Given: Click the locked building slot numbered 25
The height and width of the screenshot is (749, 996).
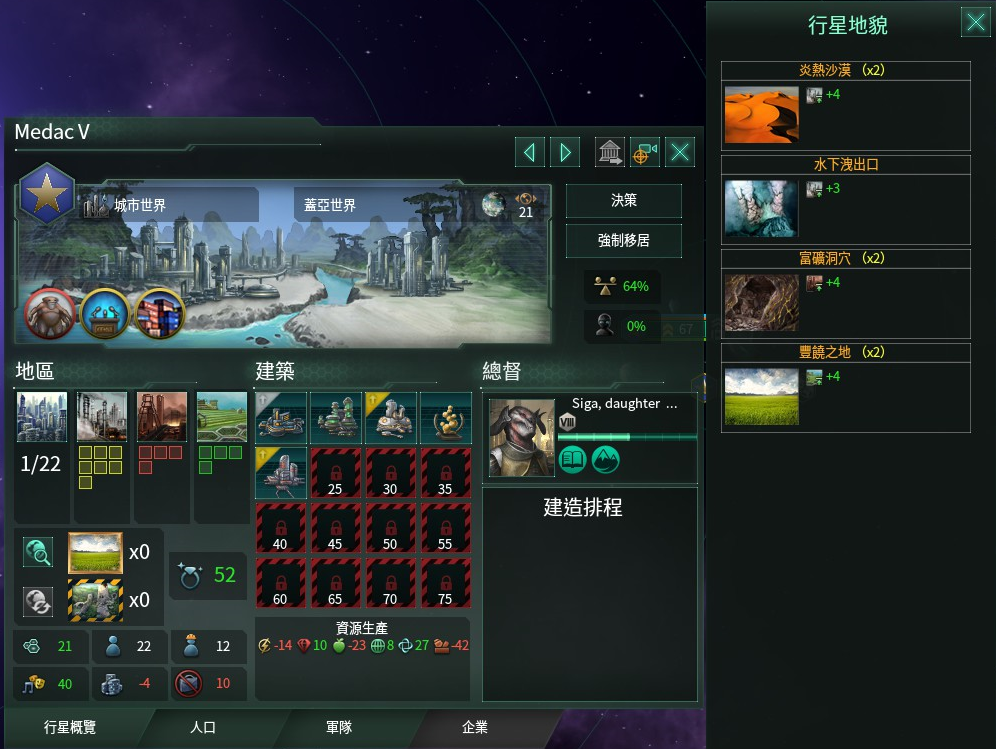Looking at the screenshot, I should coord(334,473).
